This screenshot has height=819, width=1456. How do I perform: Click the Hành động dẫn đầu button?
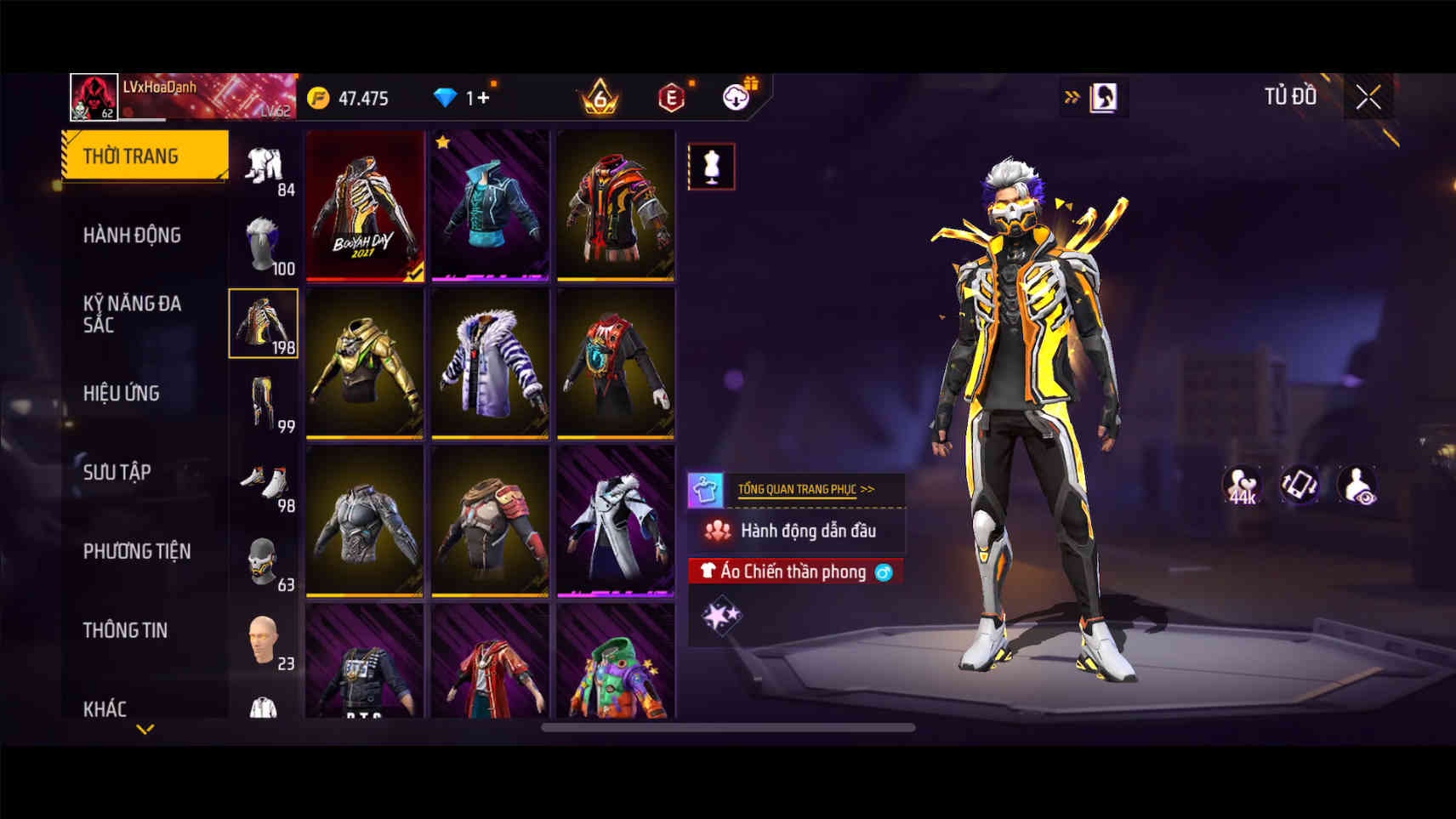(x=796, y=531)
